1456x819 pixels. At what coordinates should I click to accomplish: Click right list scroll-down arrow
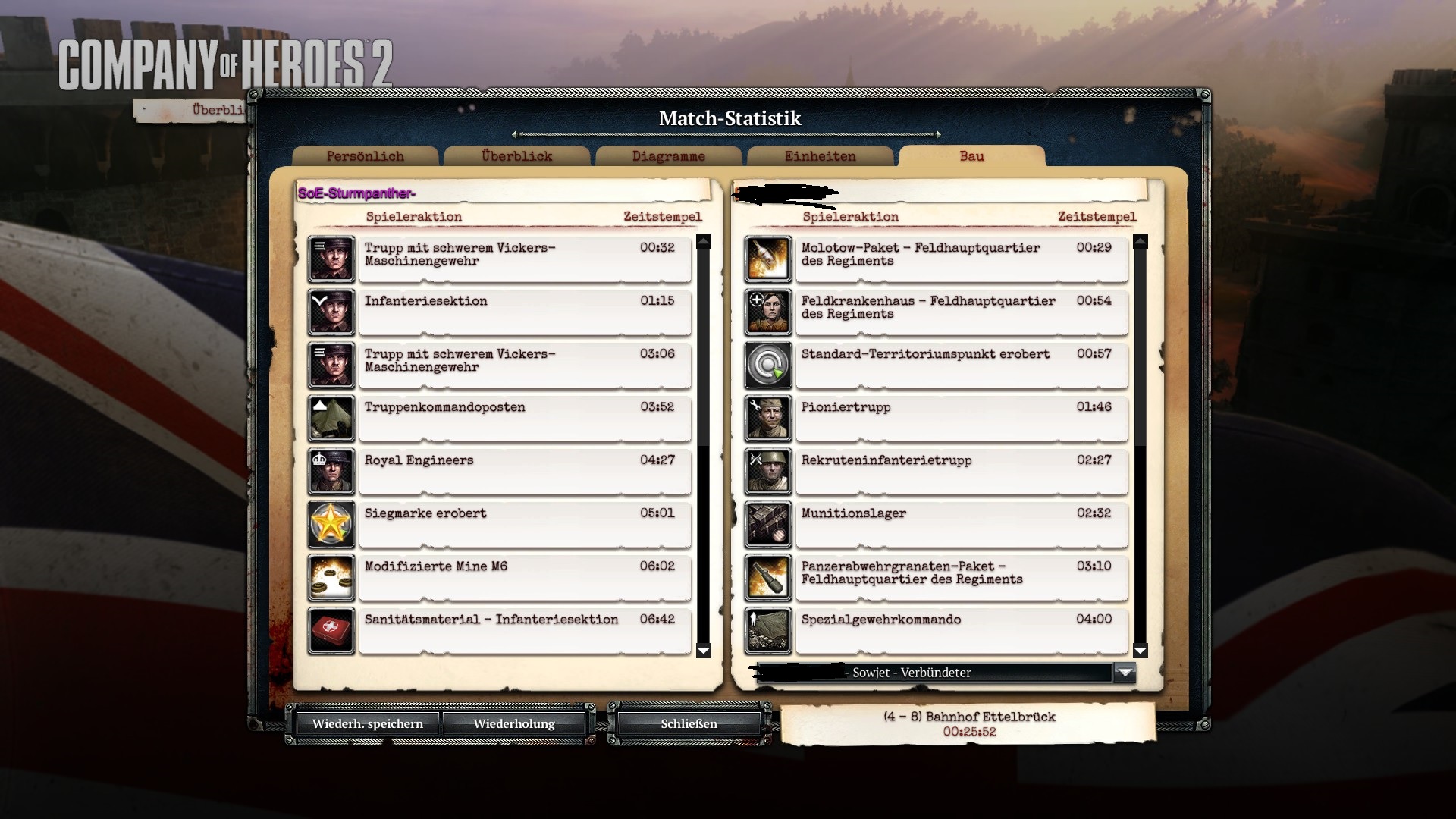1140,651
